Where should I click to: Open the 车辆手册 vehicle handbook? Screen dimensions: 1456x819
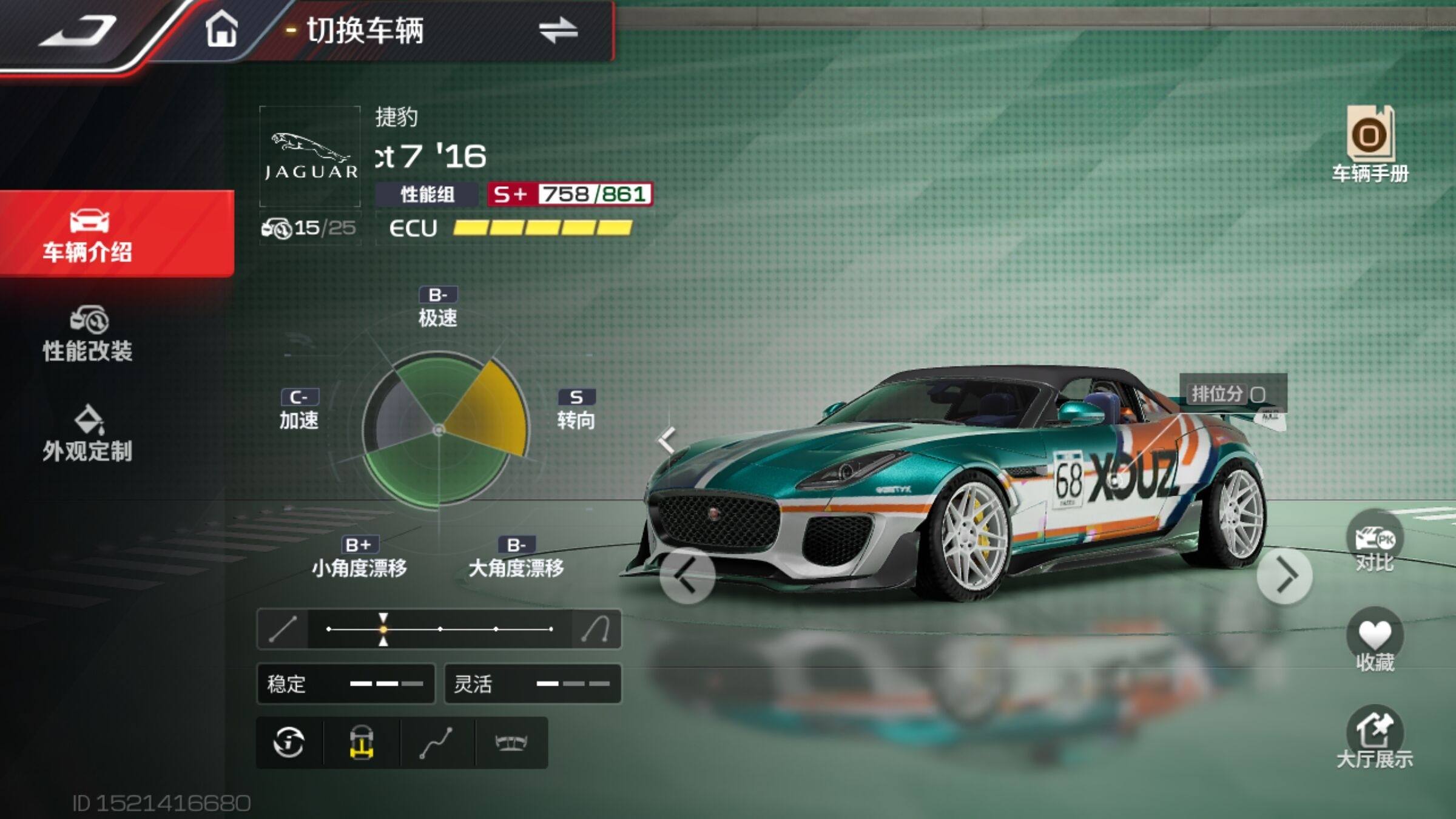click(x=1370, y=144)
